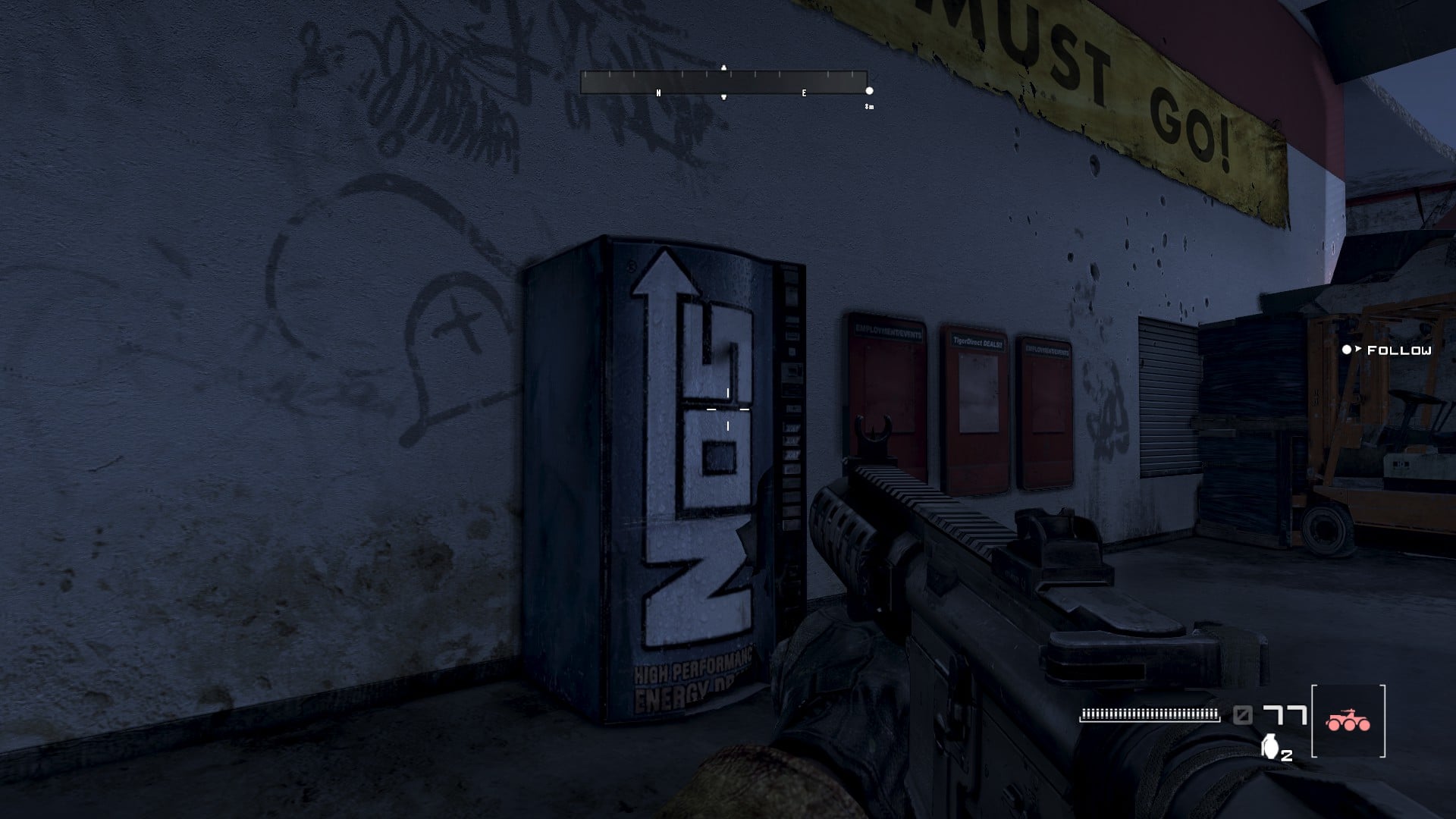Select the grenade icon
The width and height of the screenshot is (1456, 819).
[x=1269, y=746]
